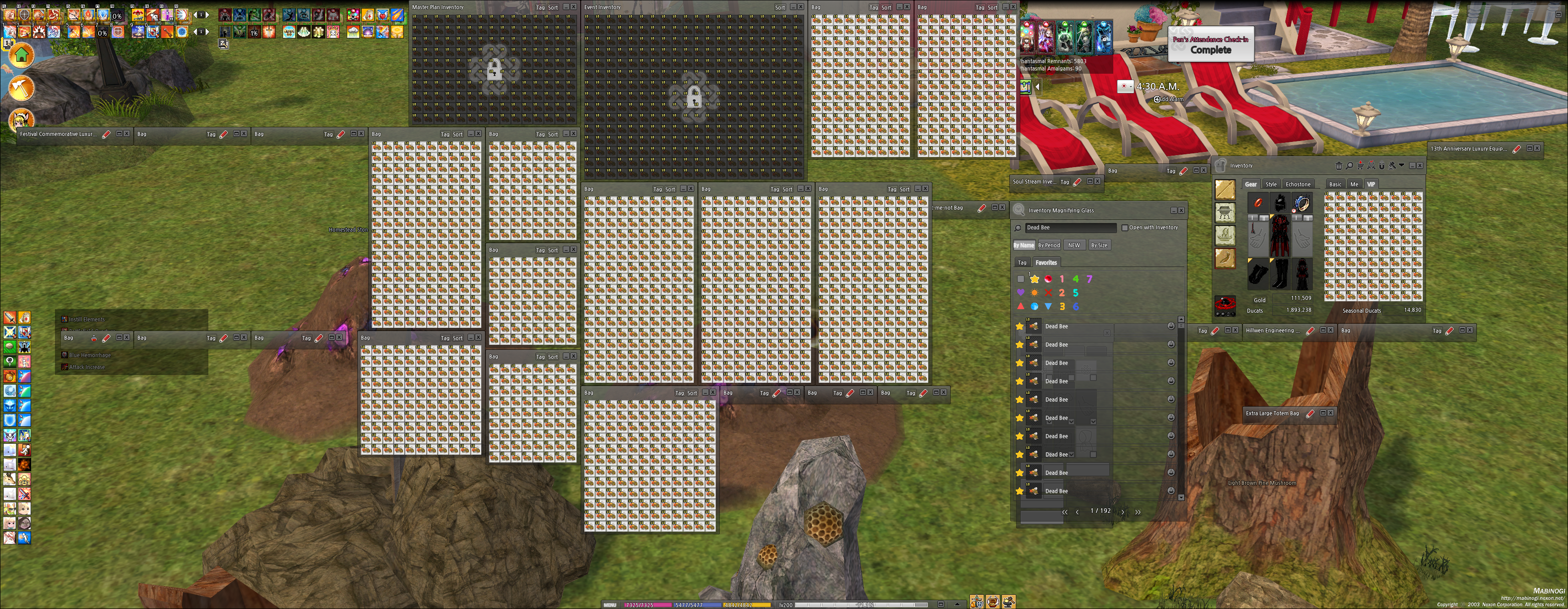Viewport: 1568px width, 609px height.
Task: Click the trash can icon in Inventory header
Action: [x=1339, y=165]
